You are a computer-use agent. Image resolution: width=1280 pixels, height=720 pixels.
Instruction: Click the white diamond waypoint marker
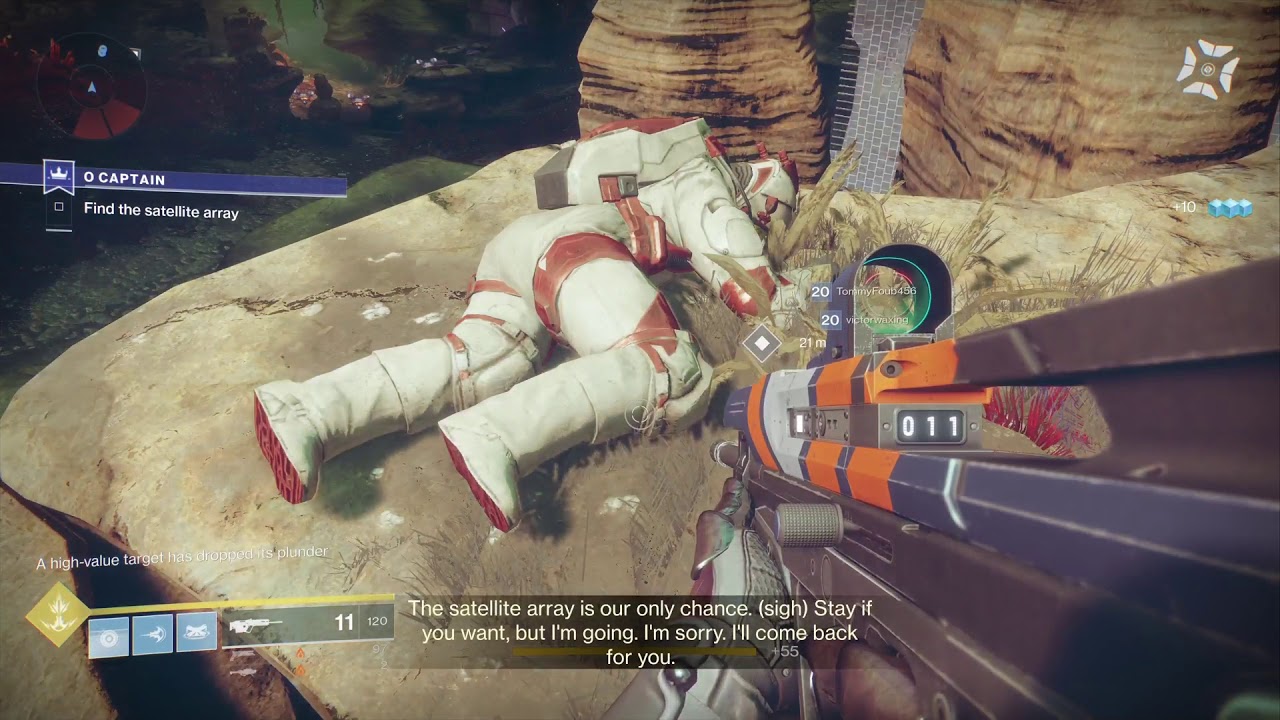762,343
